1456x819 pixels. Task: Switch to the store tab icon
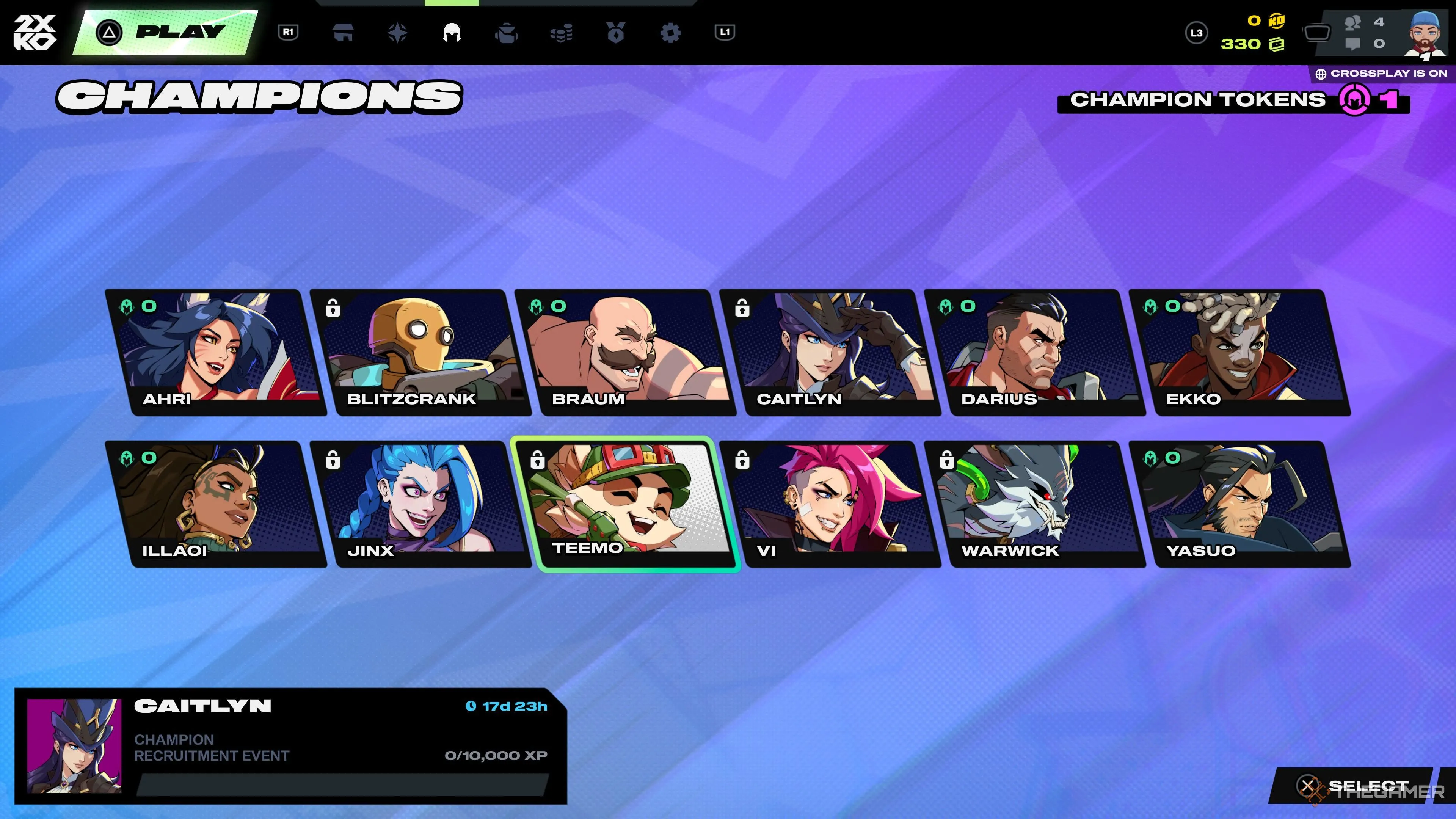coord(343,33)
